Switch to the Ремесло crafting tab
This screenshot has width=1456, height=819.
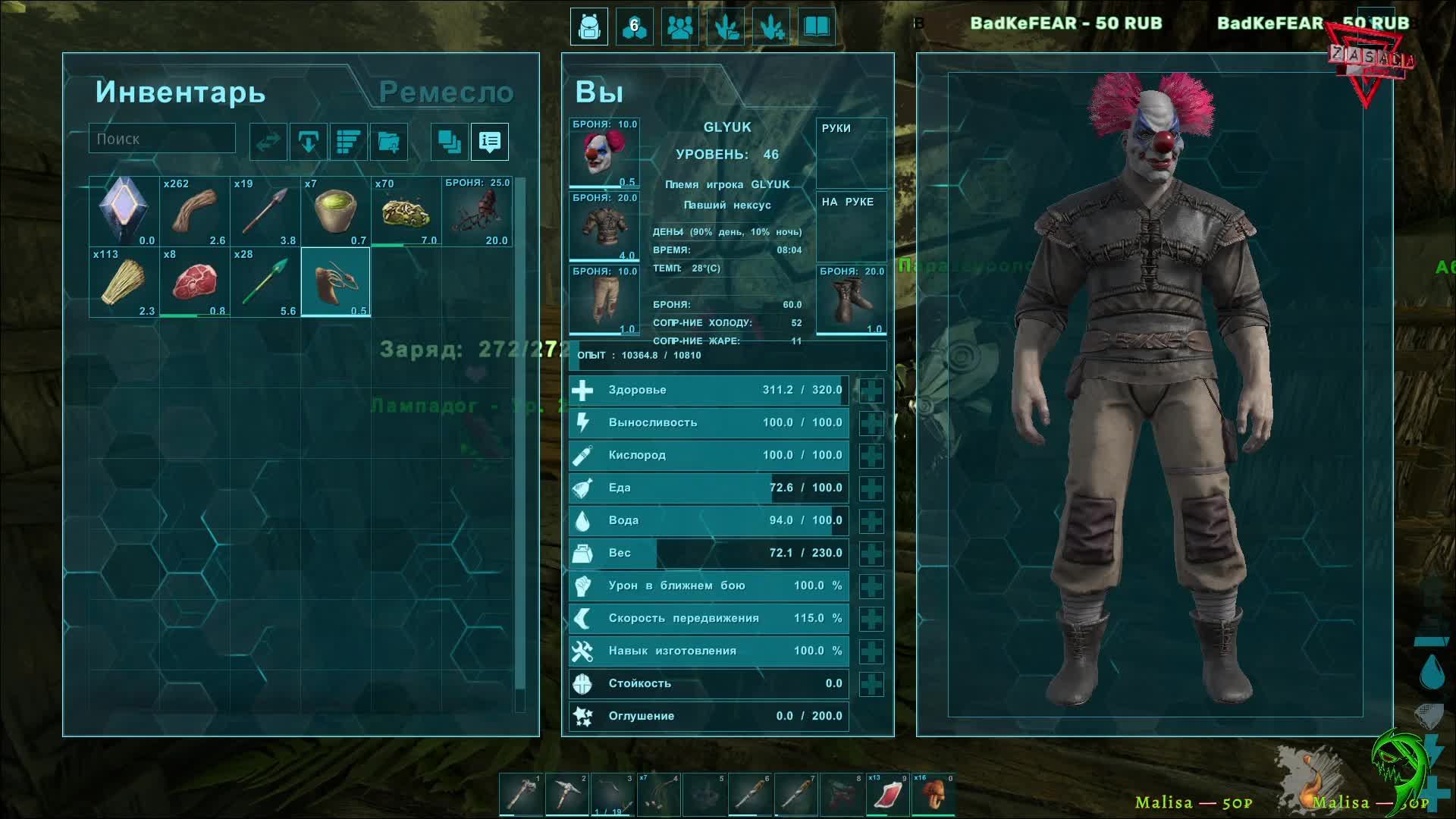coord(446,93)
